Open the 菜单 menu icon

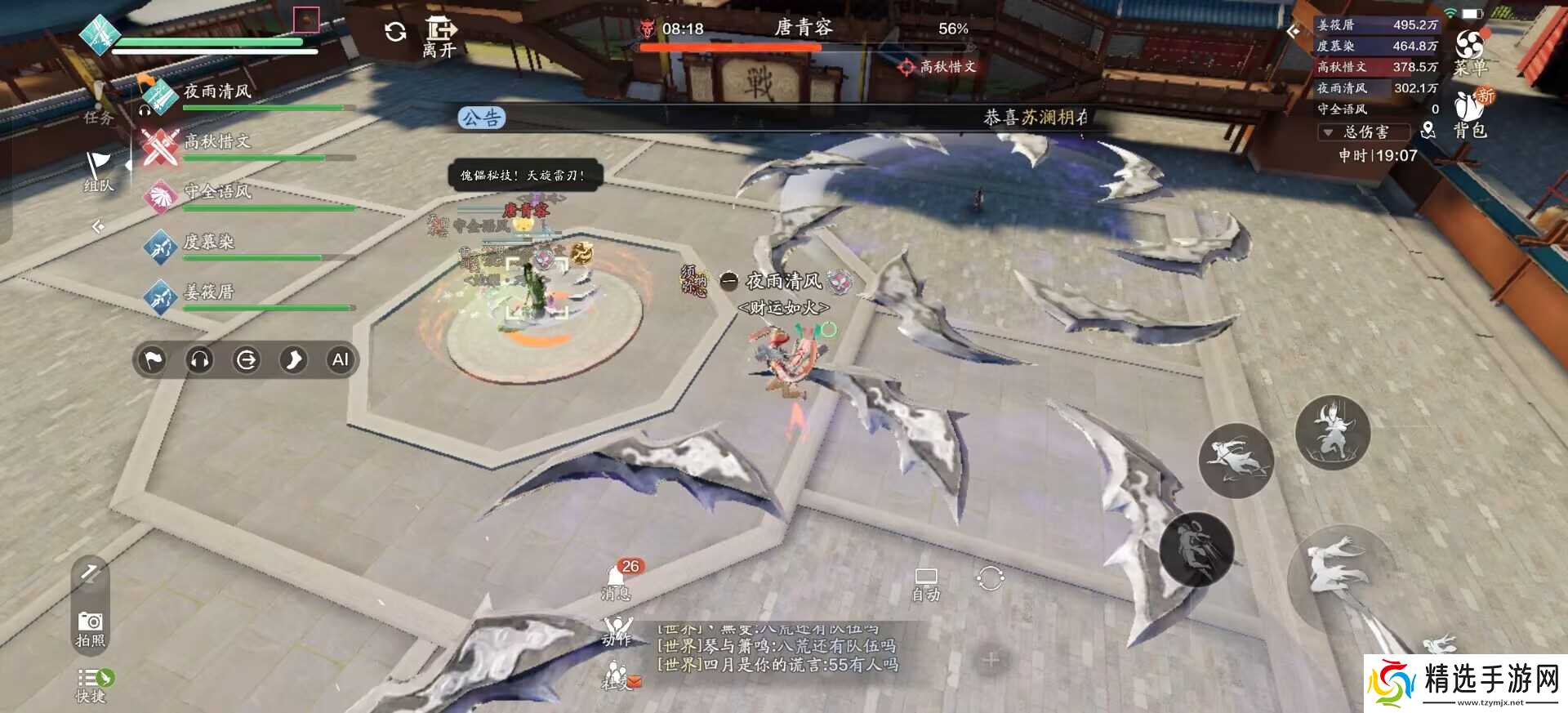pyautogui.click(x=1470, y=45)
